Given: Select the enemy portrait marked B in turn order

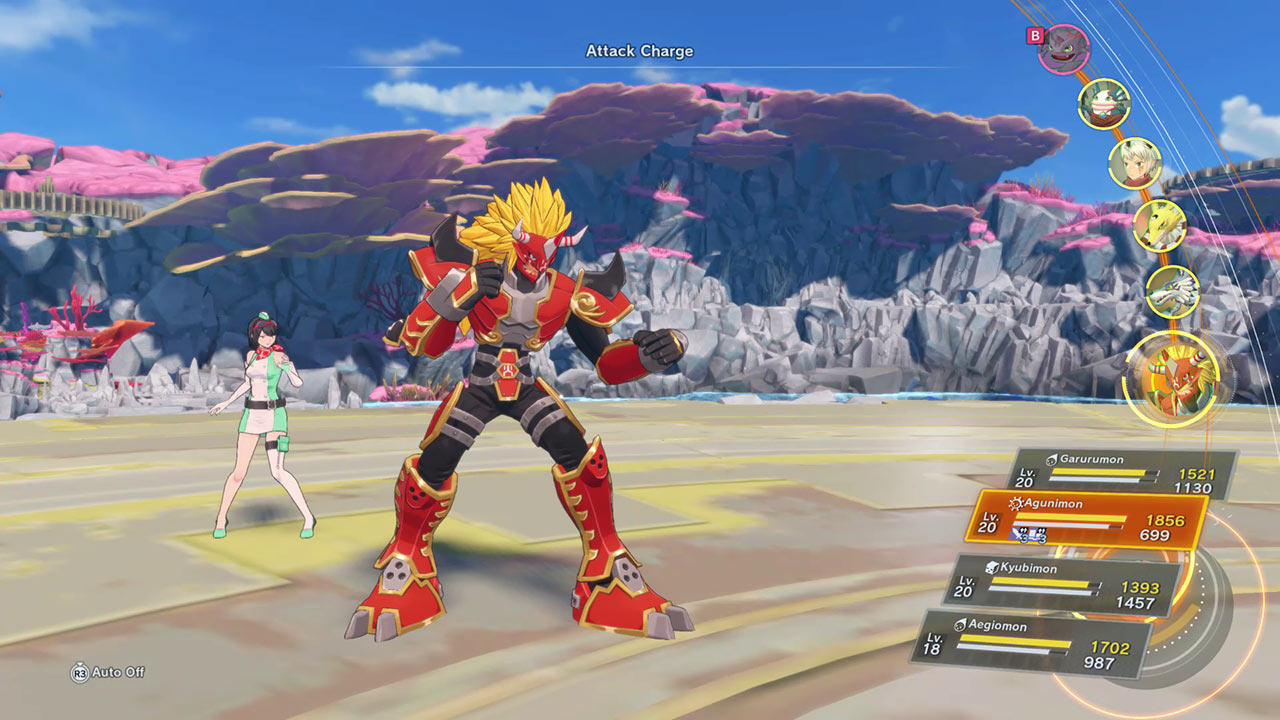Looking at the screenshot, I should tap(1063, 50).
